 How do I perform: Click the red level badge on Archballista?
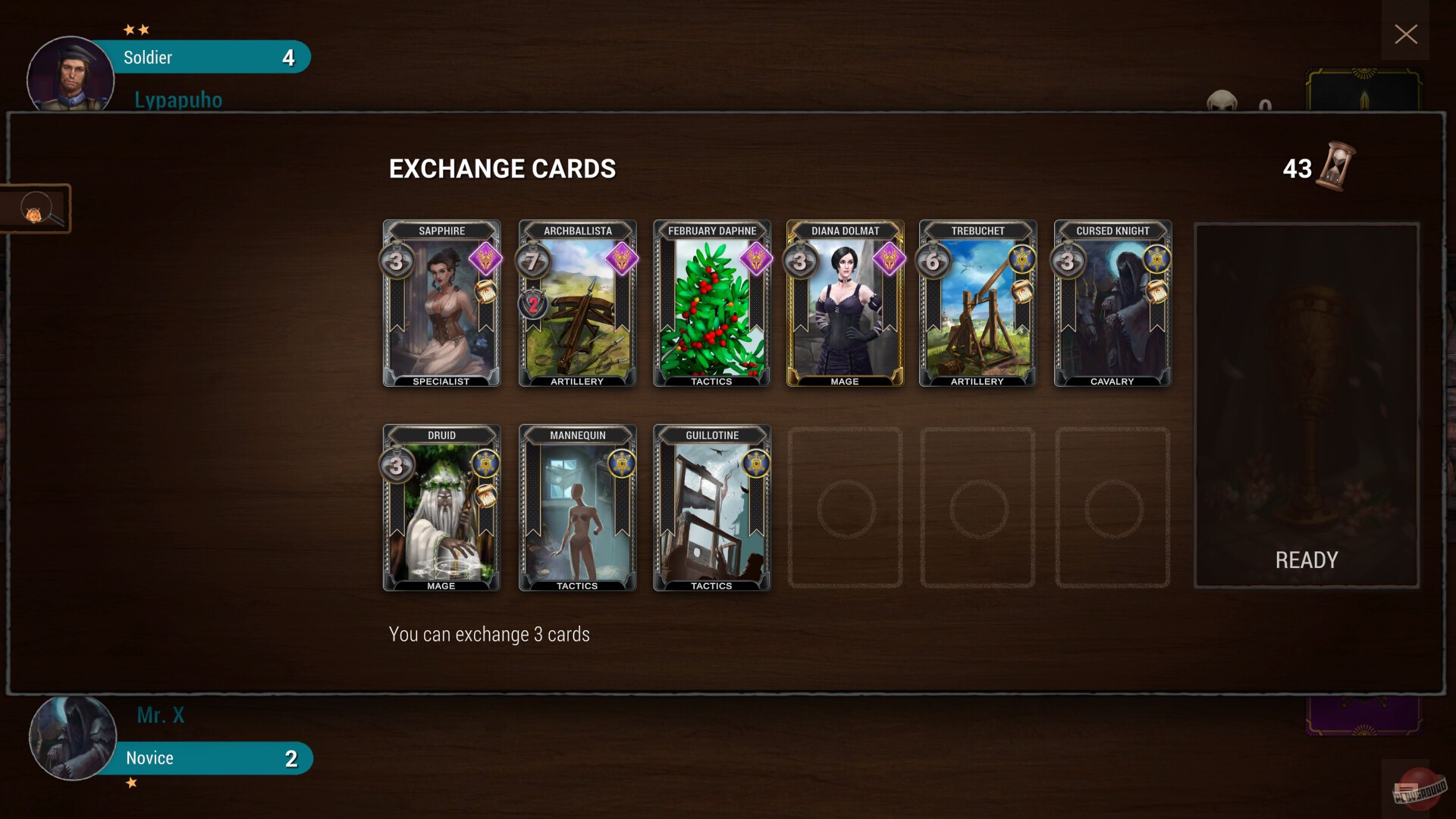tap(532, 306)
